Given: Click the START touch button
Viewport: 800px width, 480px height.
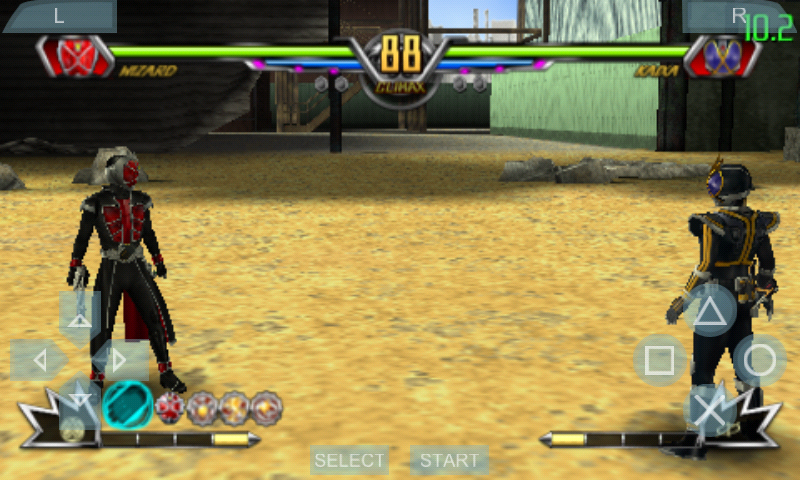Looking at the screenshot, I should (449, 460).
